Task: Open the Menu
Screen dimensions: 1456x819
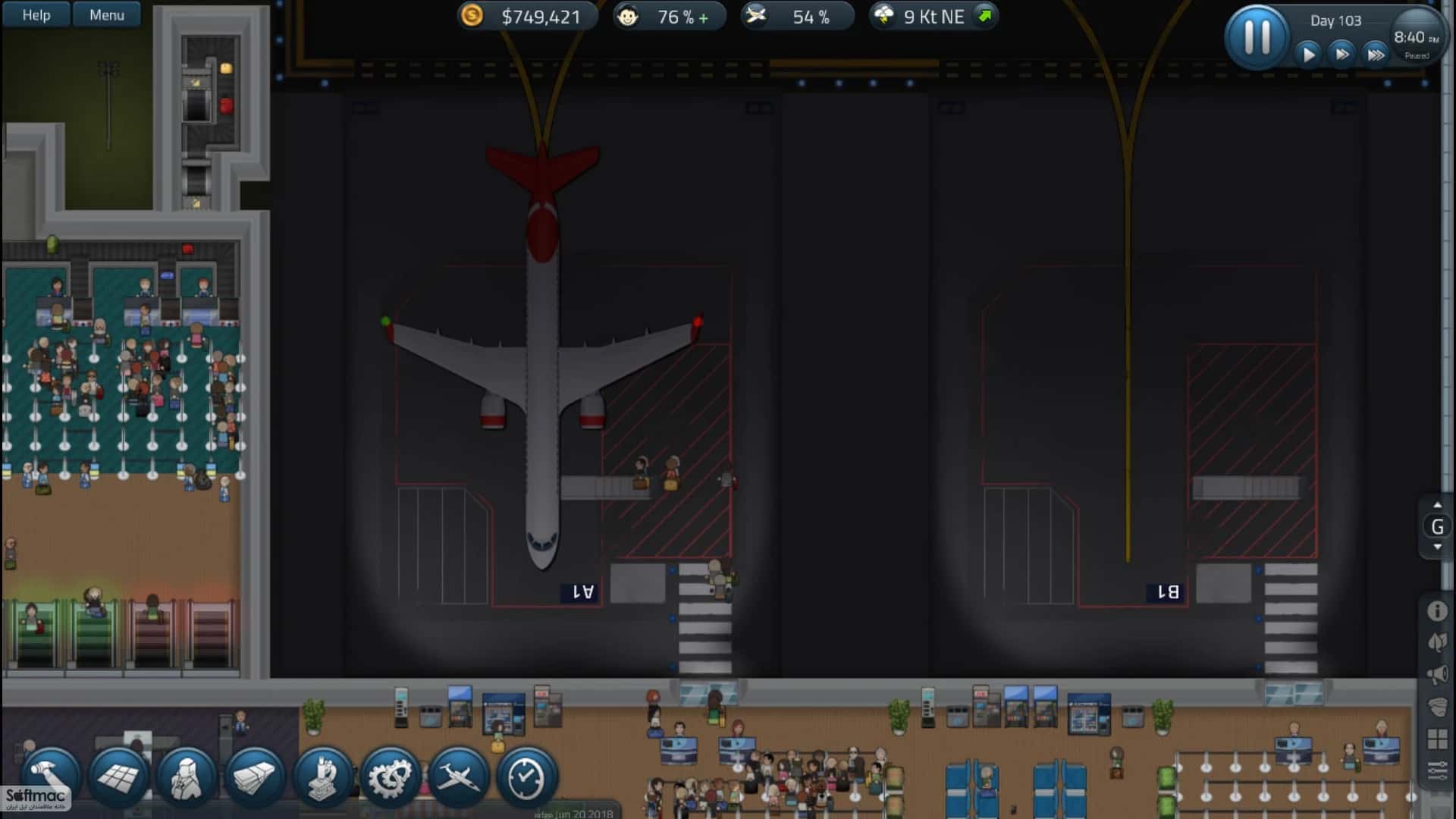Action: (106, 14)
